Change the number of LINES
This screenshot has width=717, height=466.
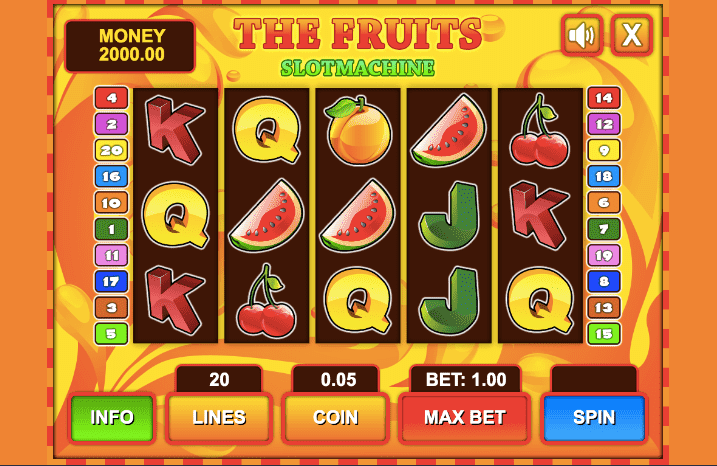(219, 417)
